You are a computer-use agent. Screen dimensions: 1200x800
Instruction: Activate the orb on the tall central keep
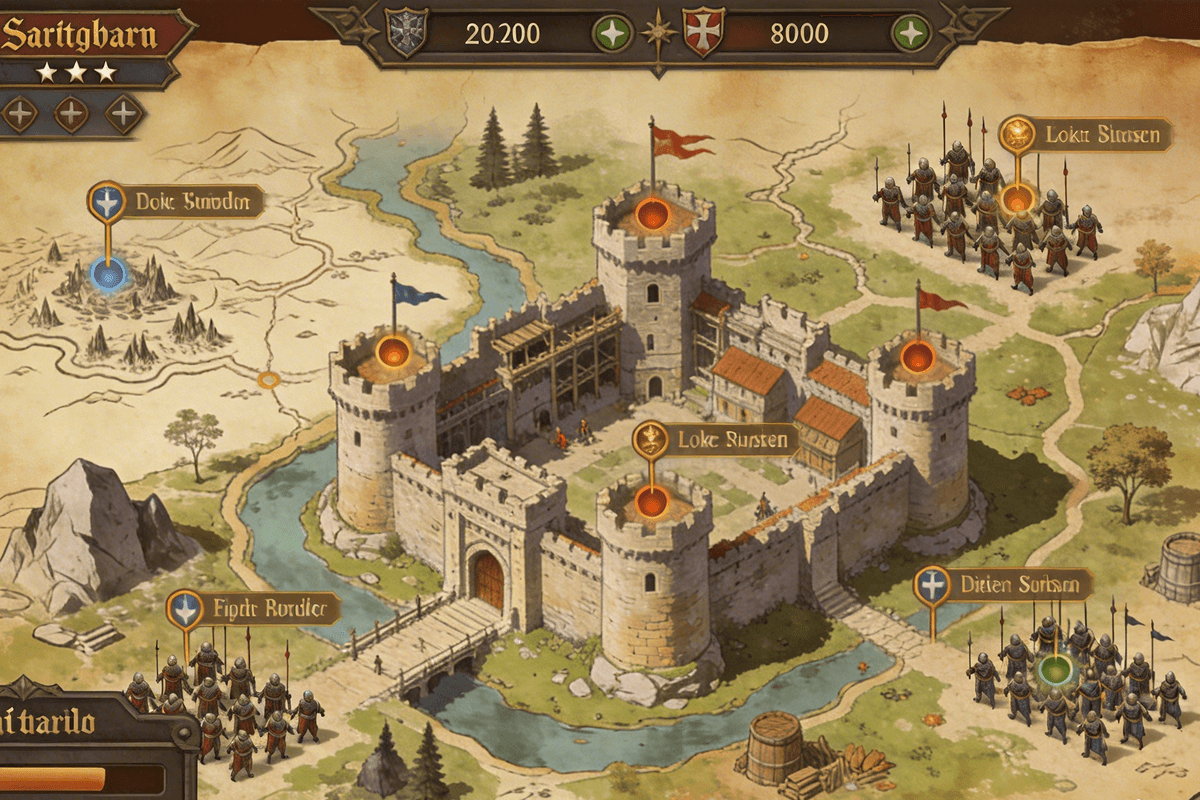pyautogui.click(x=652, y=214)
